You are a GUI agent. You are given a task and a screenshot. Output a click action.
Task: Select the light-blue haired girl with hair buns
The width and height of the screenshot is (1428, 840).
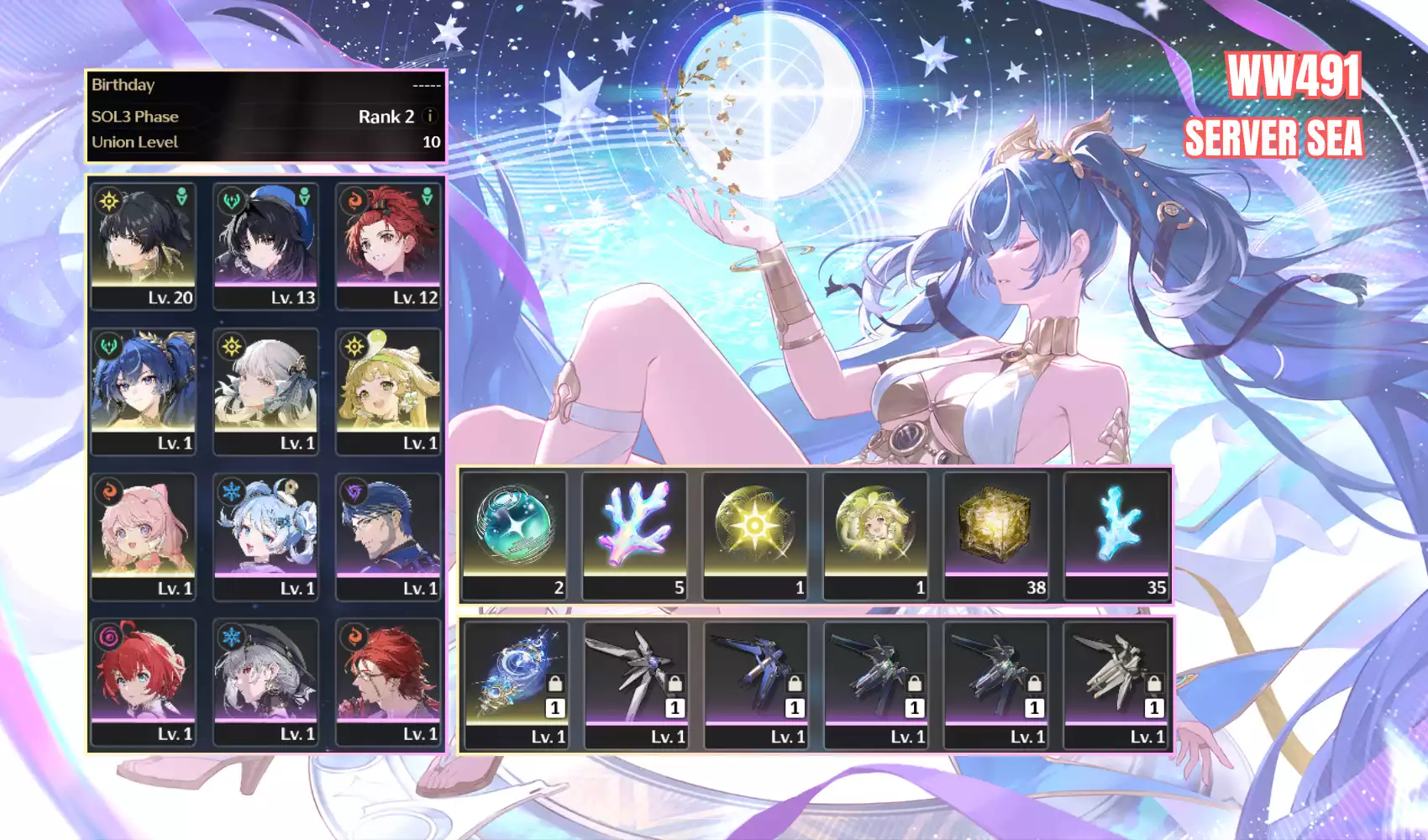(265, 536)
